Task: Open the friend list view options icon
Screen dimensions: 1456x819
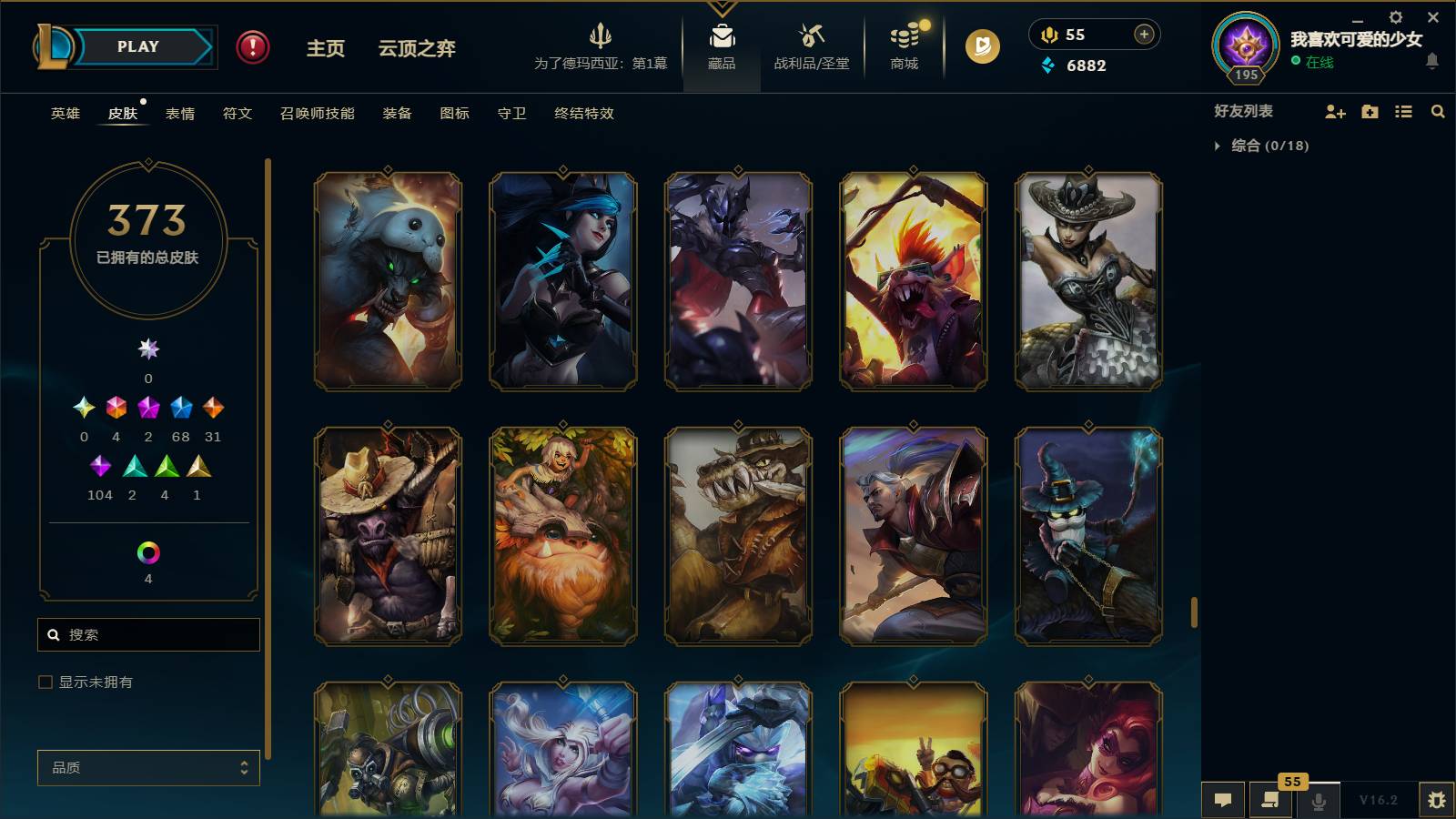Action: pyautogui.click(x=1403, y=111)
